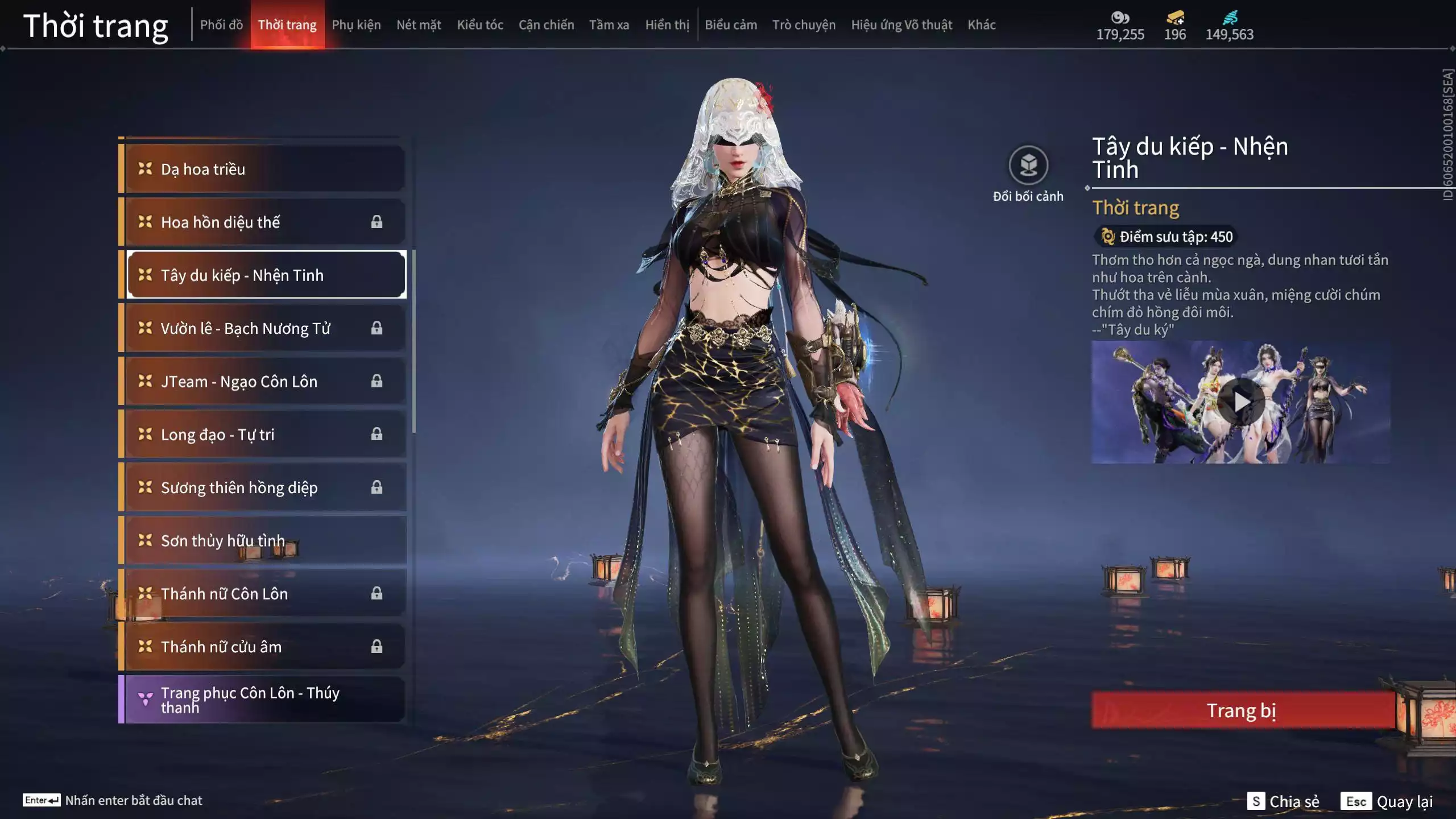Image resolution: width=1456 pixels, height=819 pixels.
Task: Open the Cận chiến category
Action: (546, 25)
